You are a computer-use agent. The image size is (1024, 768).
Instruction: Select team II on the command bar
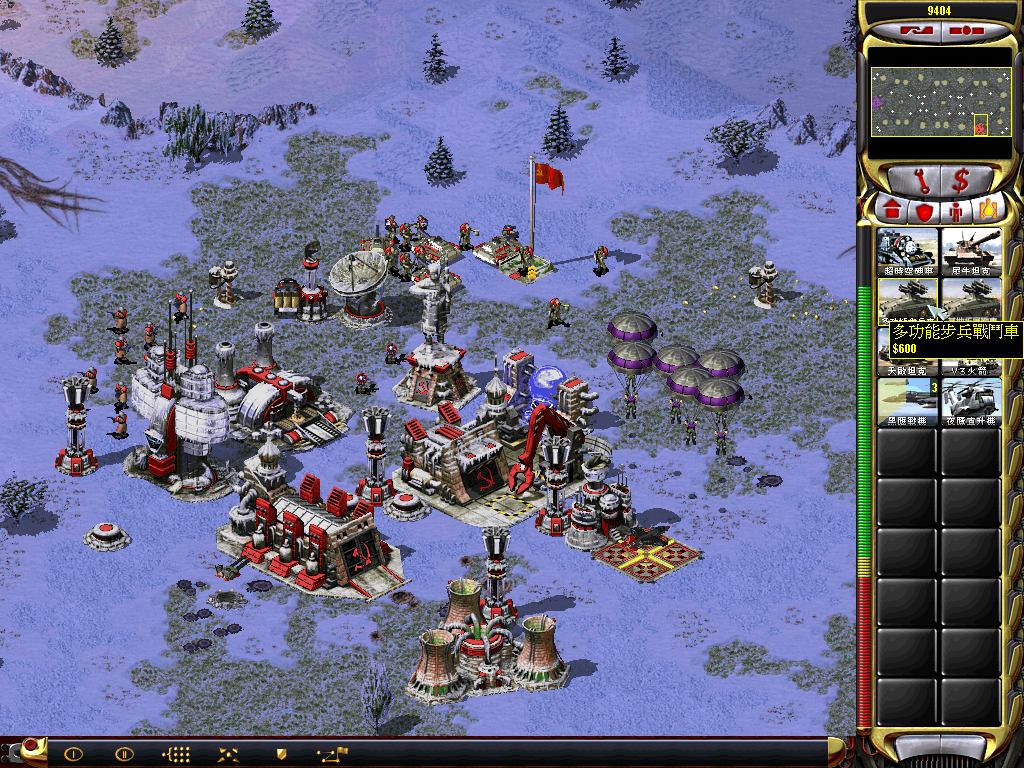point(124,754)
